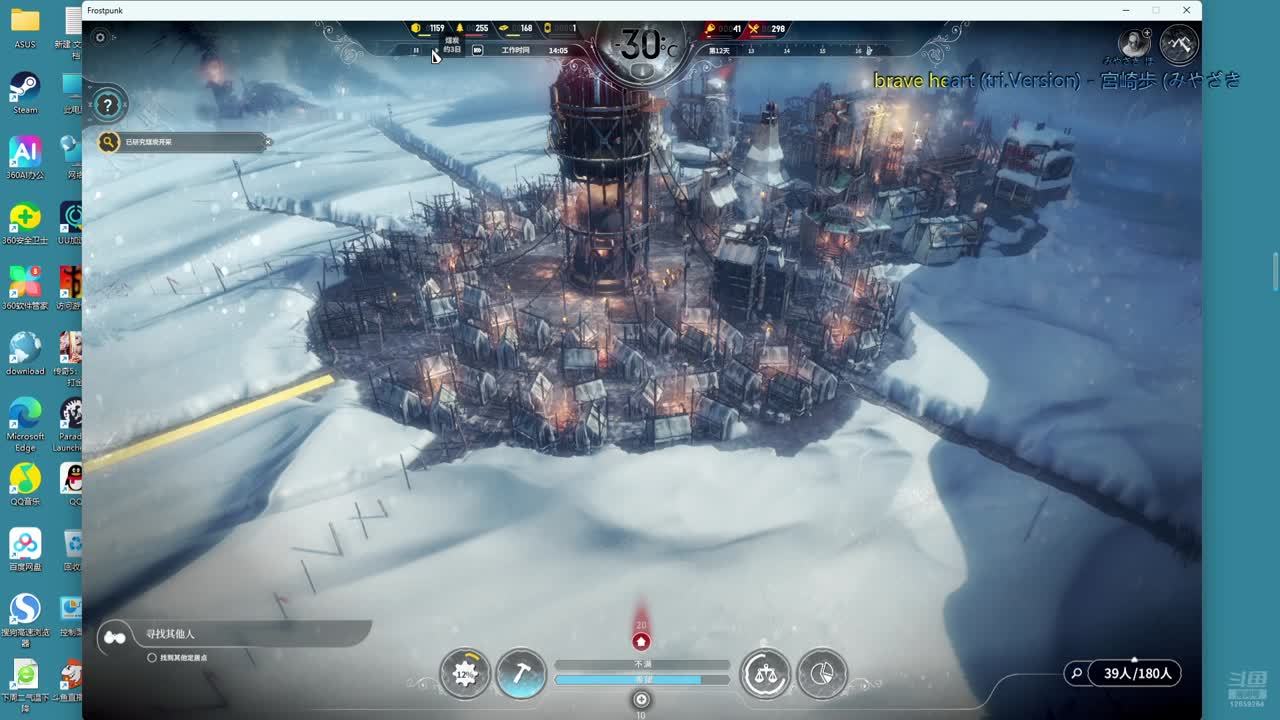The width and height of the screenshot is (1280, 720).
Task: Dismiss the research-complete notification
Action: pyautogui.click(x=268, y=142)
